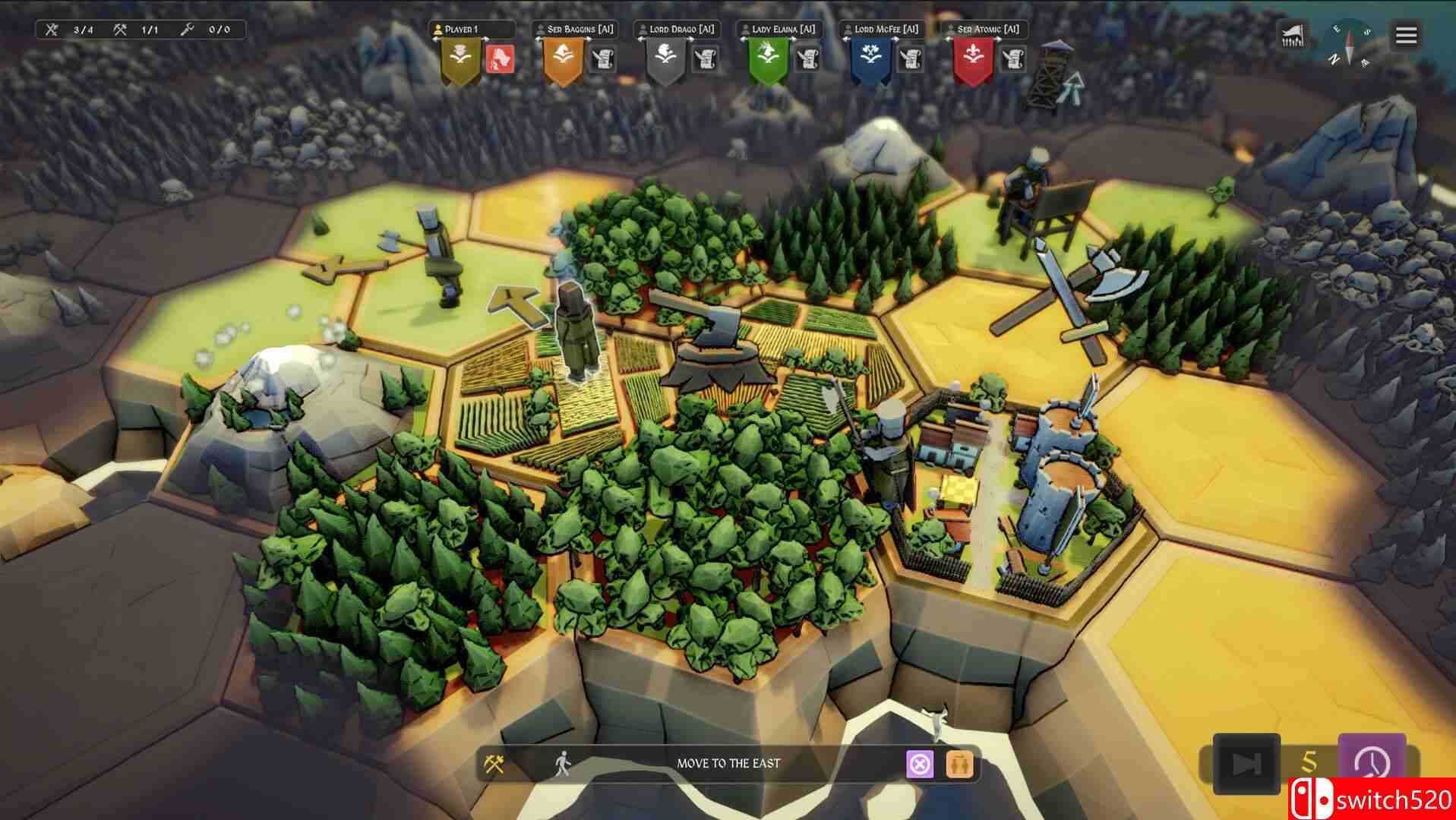
Task: Select Player 1's olive banner
Action: 460,59
